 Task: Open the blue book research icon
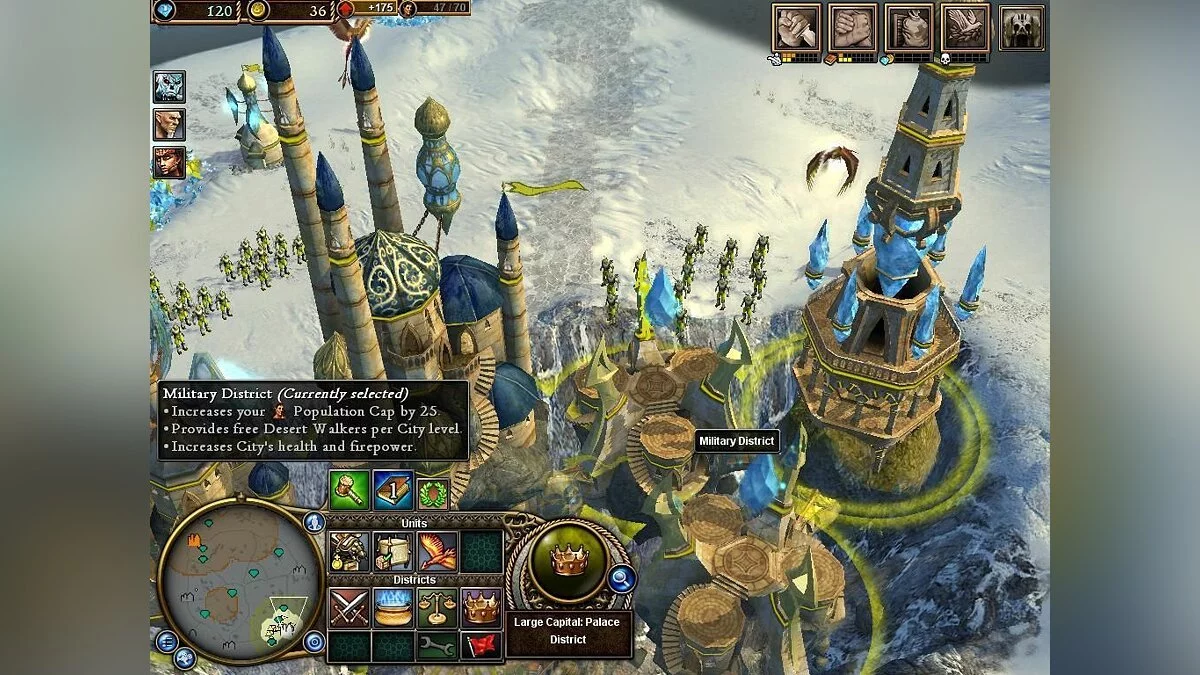pos(393,490)
